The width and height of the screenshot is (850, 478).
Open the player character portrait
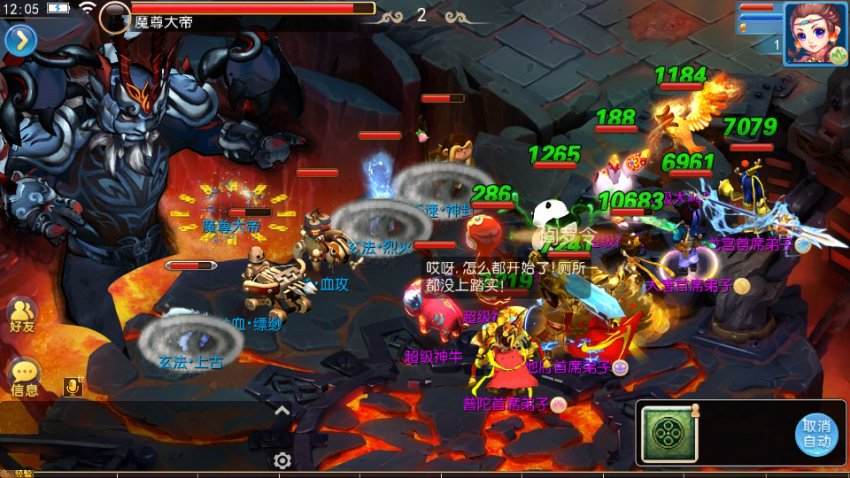pyautogui.click(x=815, y=32)
